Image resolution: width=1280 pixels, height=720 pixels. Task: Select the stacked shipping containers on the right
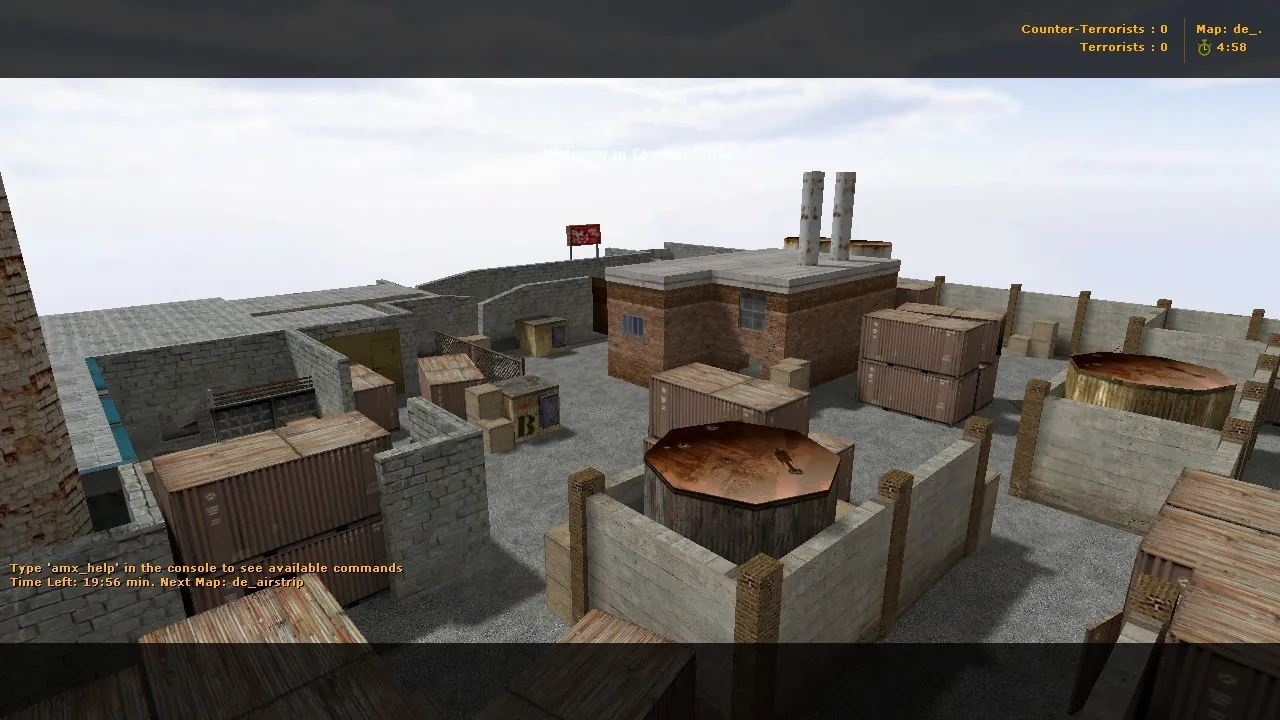(920, 360)
